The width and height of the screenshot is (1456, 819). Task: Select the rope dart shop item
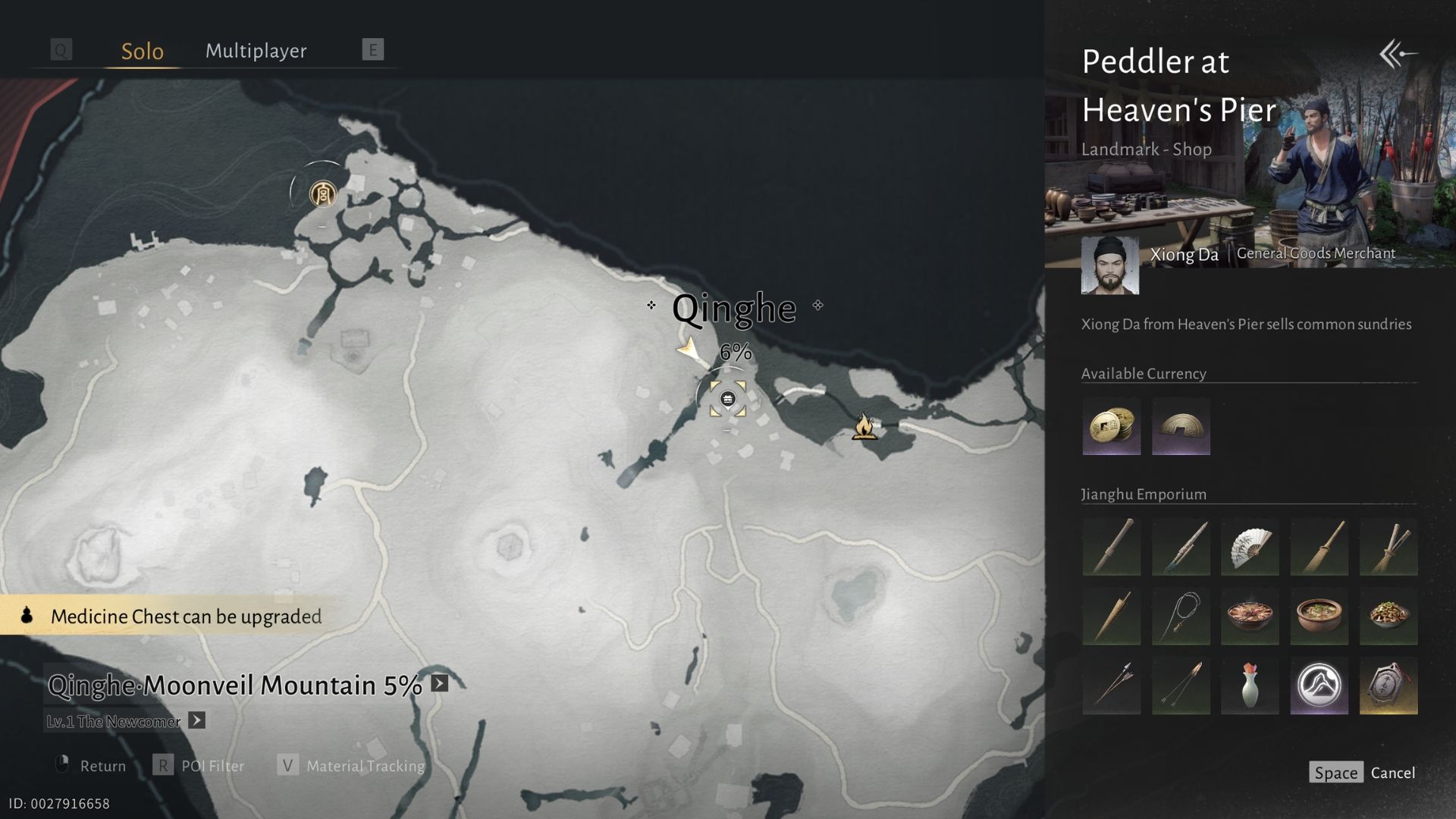coord(1181,616)
